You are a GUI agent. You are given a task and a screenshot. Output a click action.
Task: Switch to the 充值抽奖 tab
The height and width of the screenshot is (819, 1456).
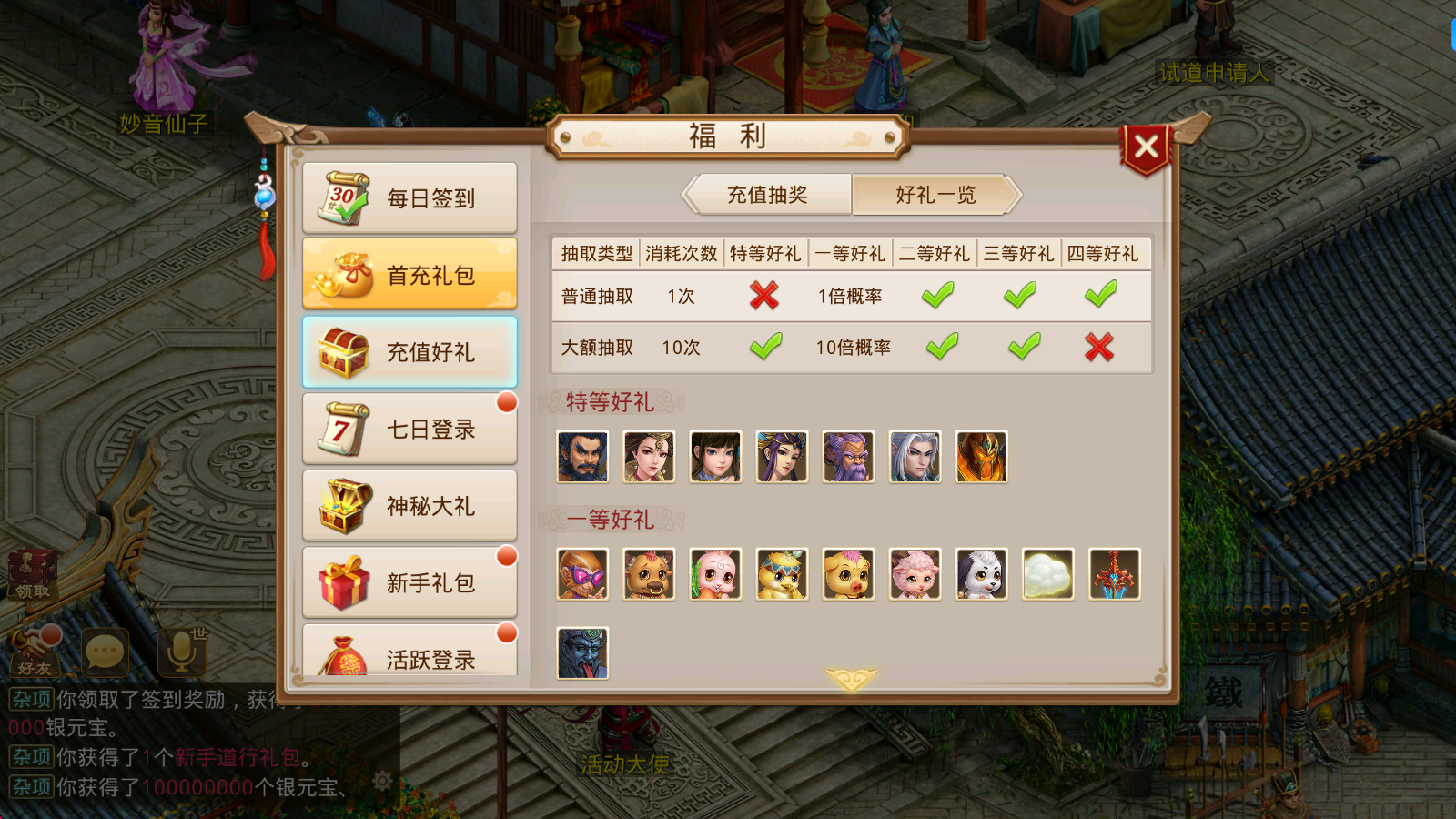click(x=766, y=194)
